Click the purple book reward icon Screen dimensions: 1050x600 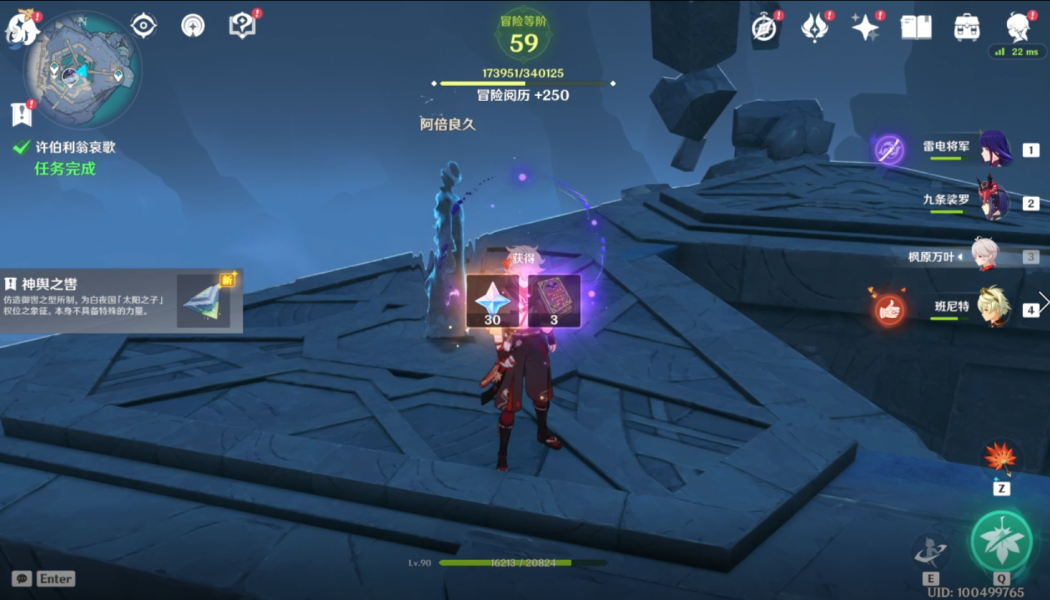pyautogui.click(x=555, y=301)
